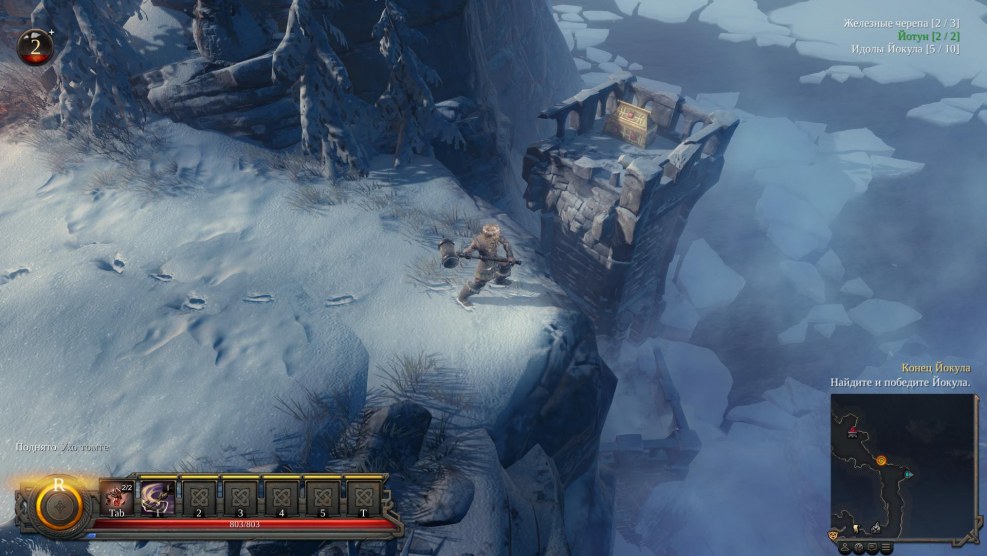
Task: Select the "Идолы Йокула" objective entry
Action: click(905, 48)
